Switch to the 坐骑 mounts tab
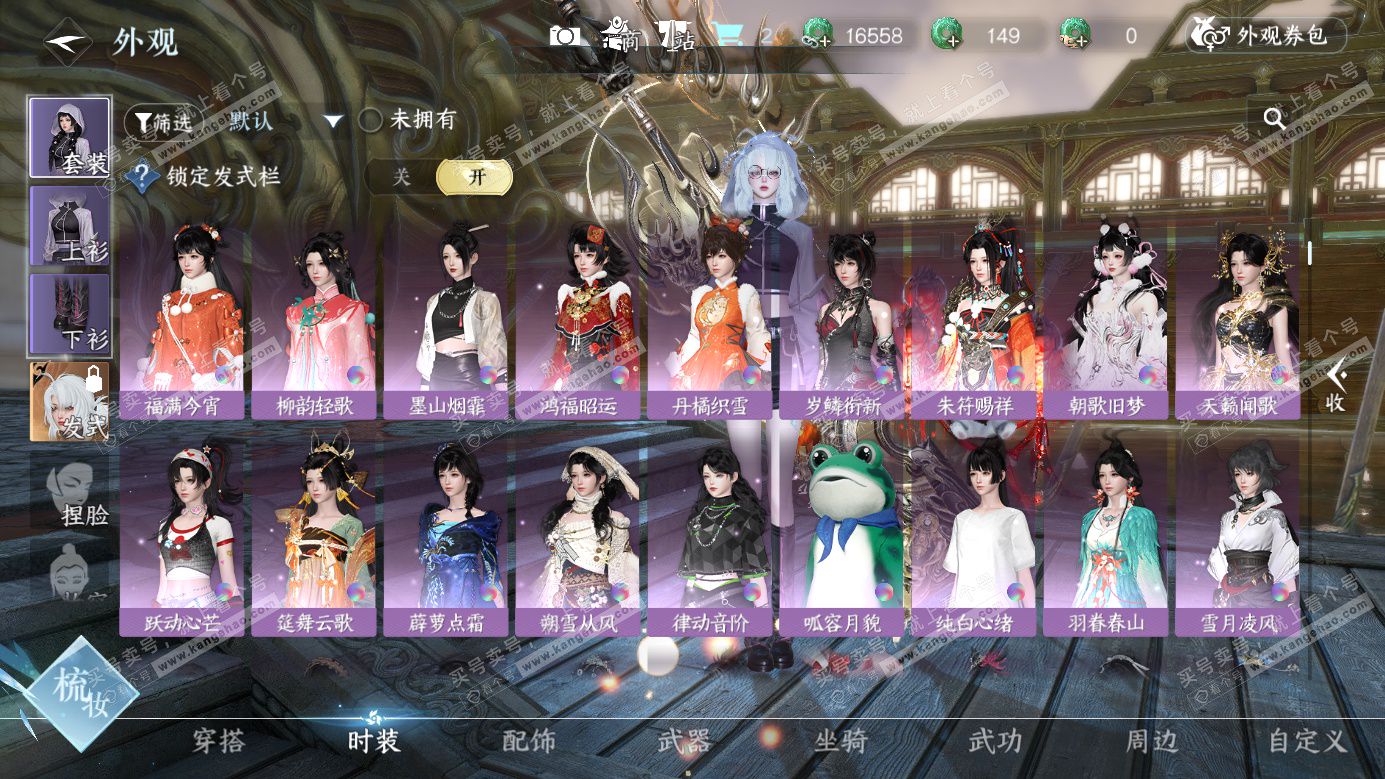Image resolution: width=1385 pixels, height=779 pixels. tap(841, 741)
